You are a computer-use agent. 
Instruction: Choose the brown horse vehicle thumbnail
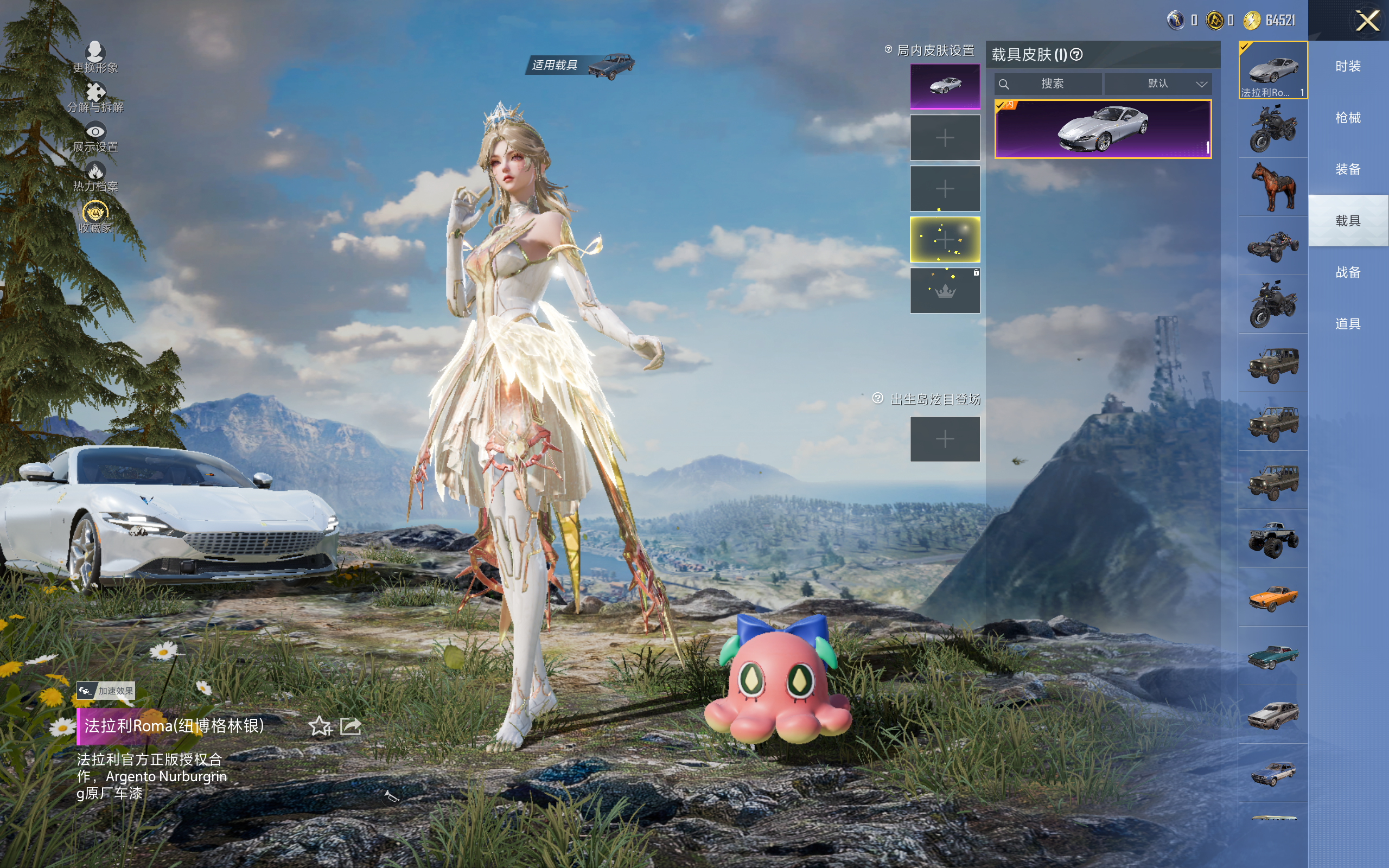pyautogui.click(x=1273, y=187)
